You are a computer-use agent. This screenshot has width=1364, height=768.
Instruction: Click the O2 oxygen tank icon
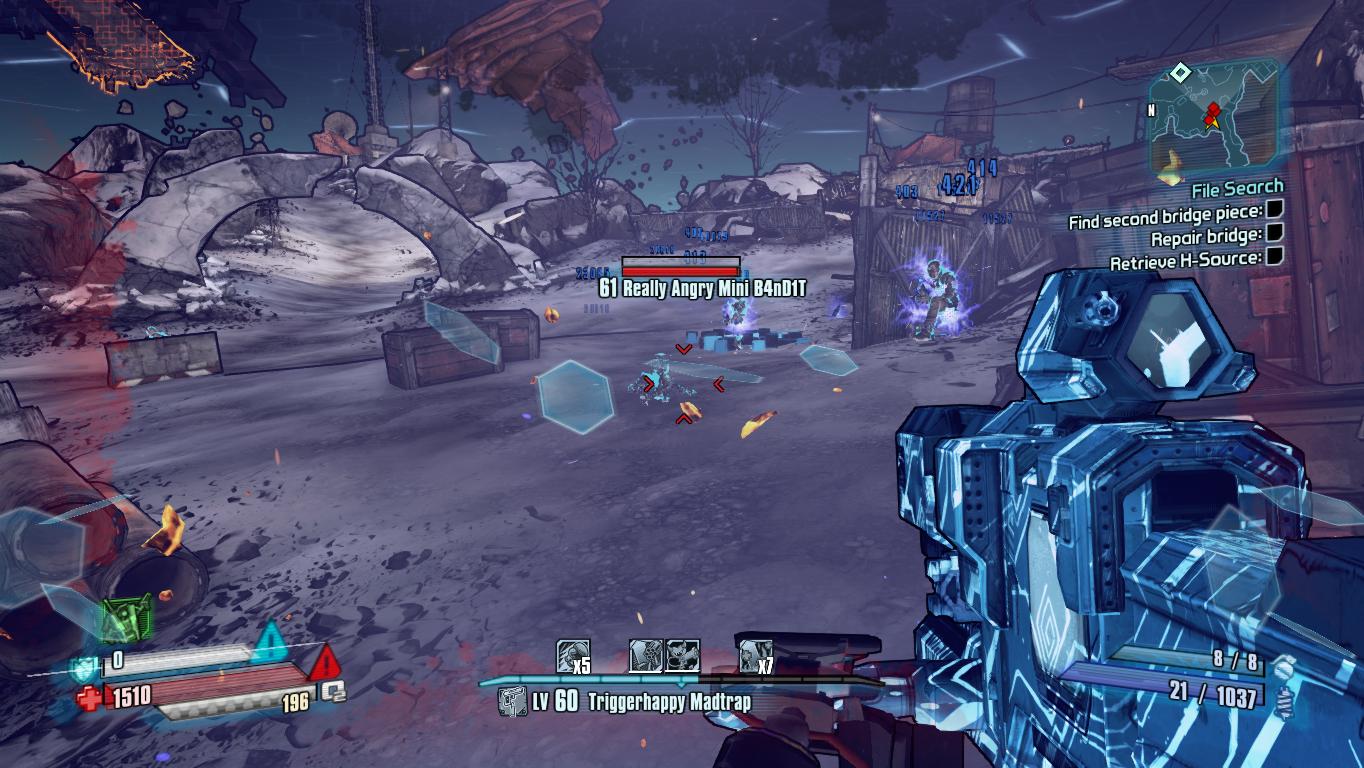point(334,691)
